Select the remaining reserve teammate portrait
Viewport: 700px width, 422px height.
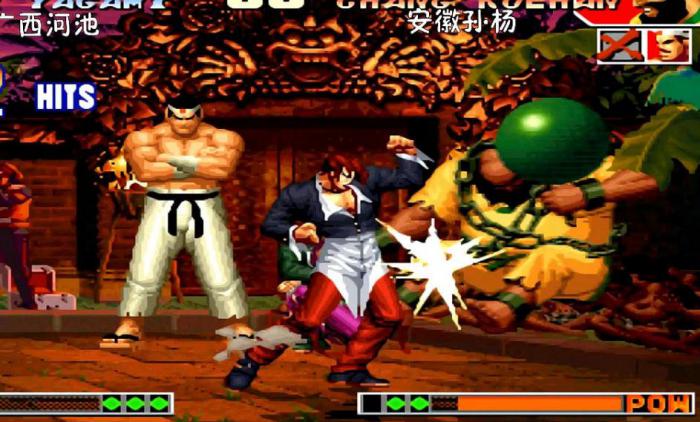point(668,46)
